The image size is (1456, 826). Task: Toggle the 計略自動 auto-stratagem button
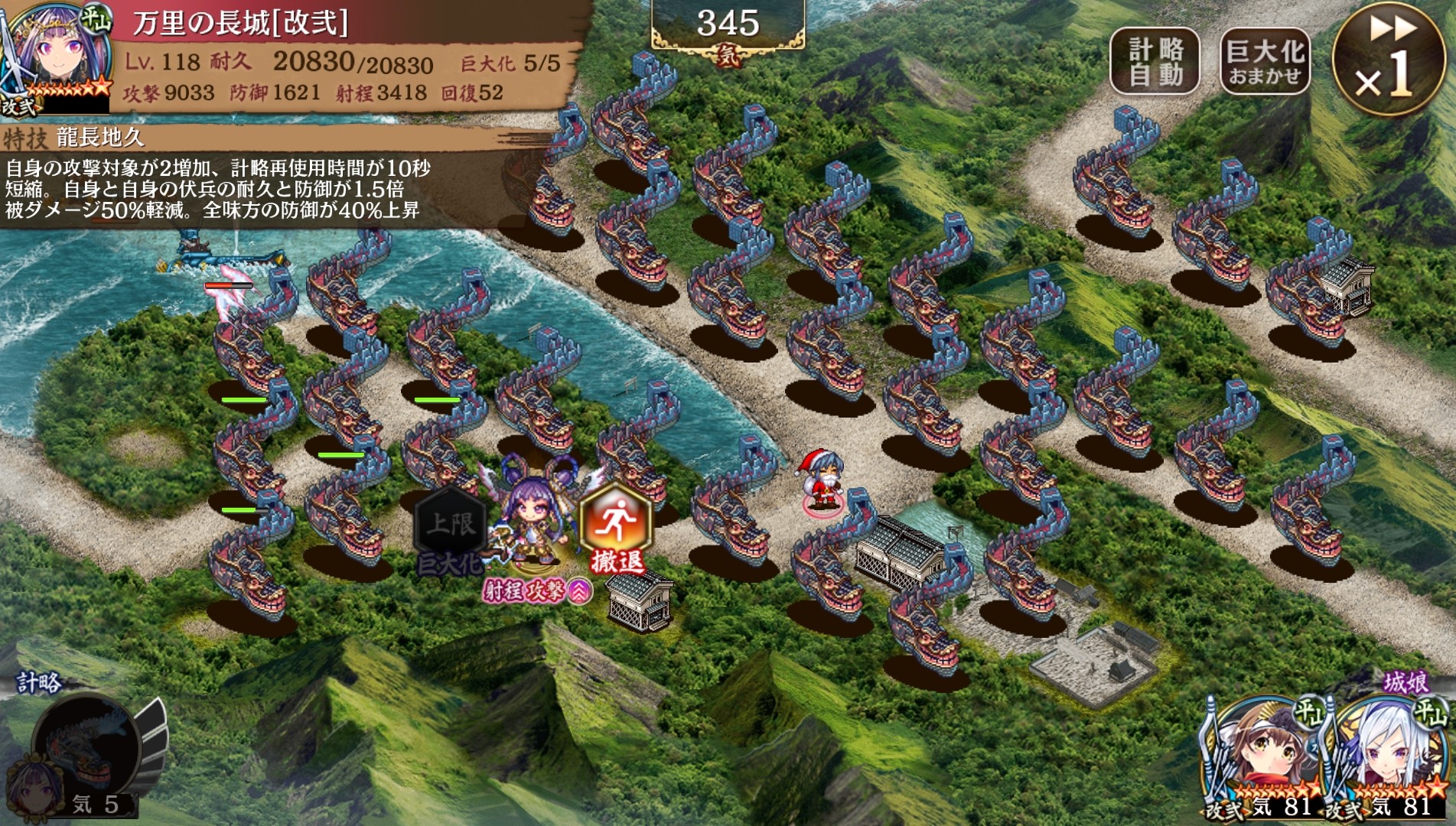click(x=1155, y=61)
